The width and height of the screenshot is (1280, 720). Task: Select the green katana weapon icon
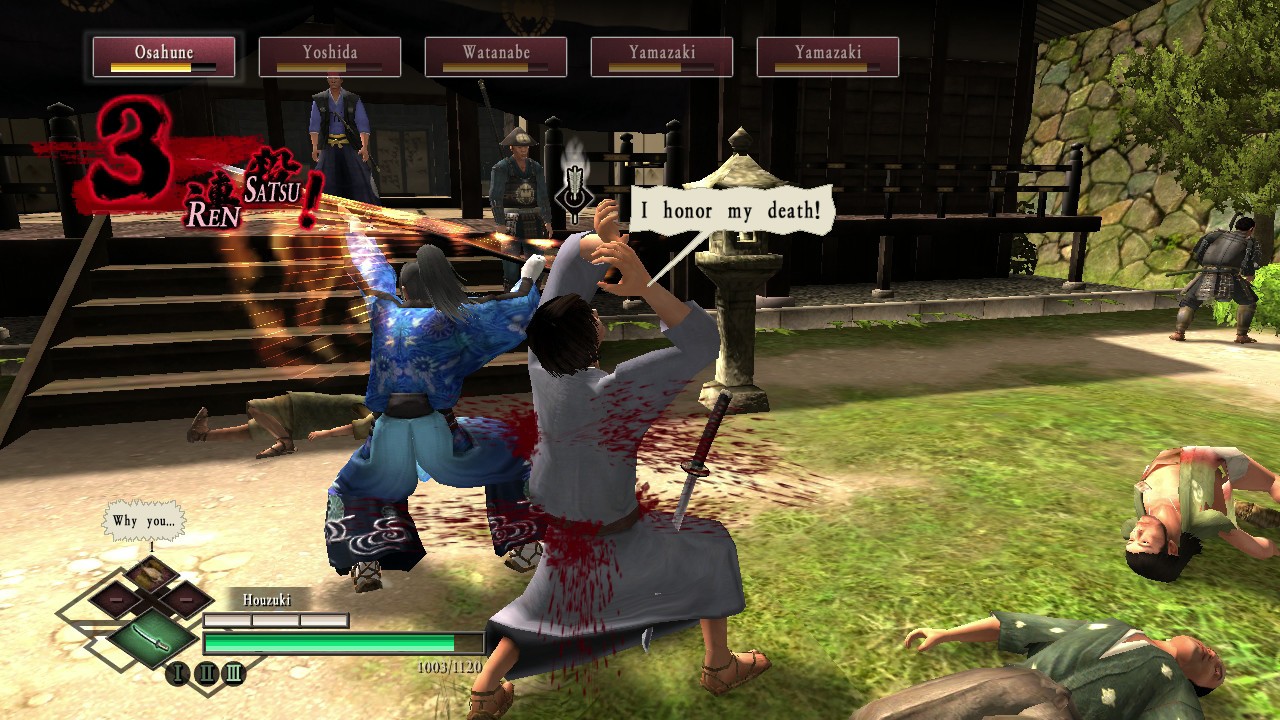click(152, 640)
